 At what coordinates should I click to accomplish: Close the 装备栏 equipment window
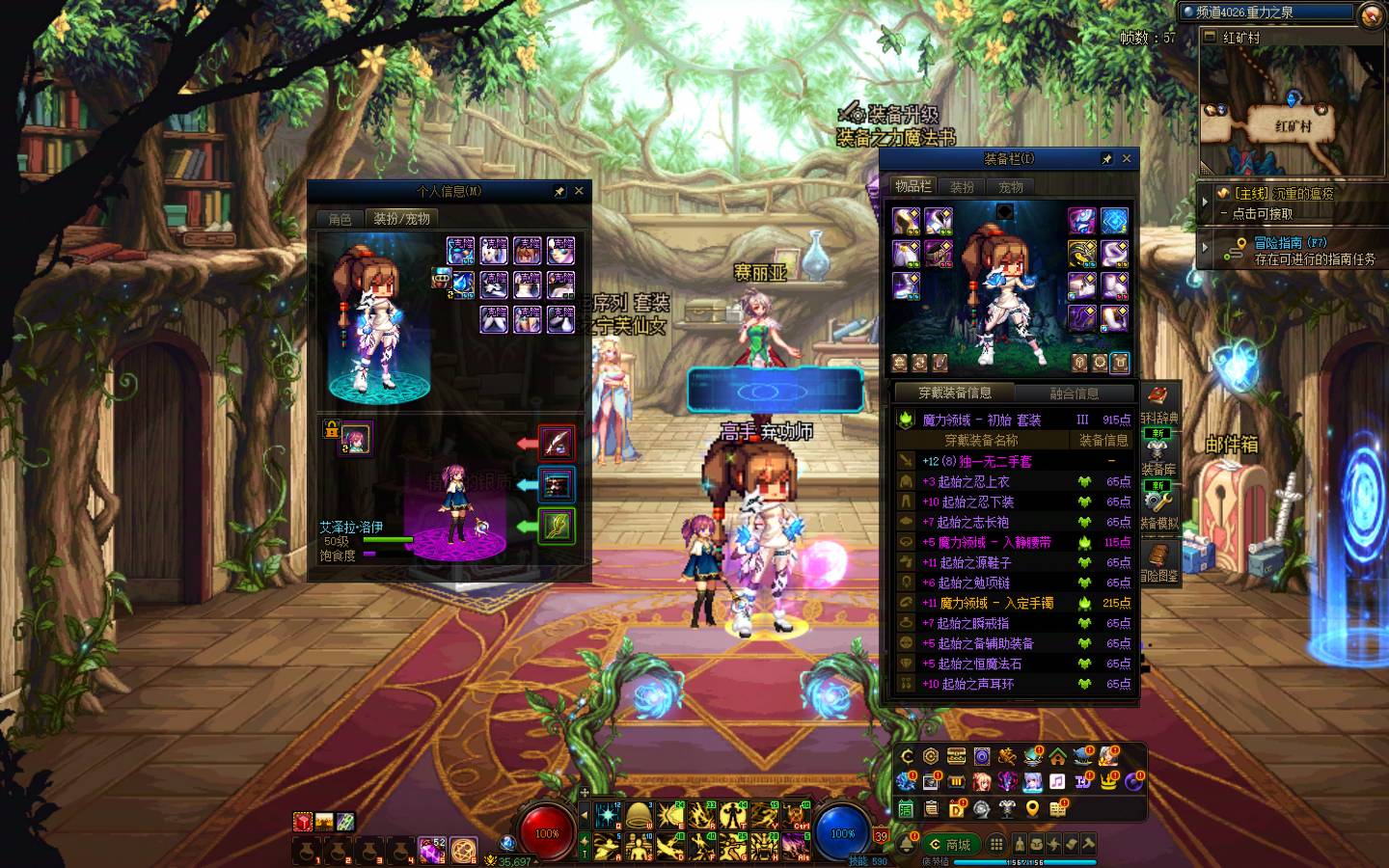pos(1126,158)
